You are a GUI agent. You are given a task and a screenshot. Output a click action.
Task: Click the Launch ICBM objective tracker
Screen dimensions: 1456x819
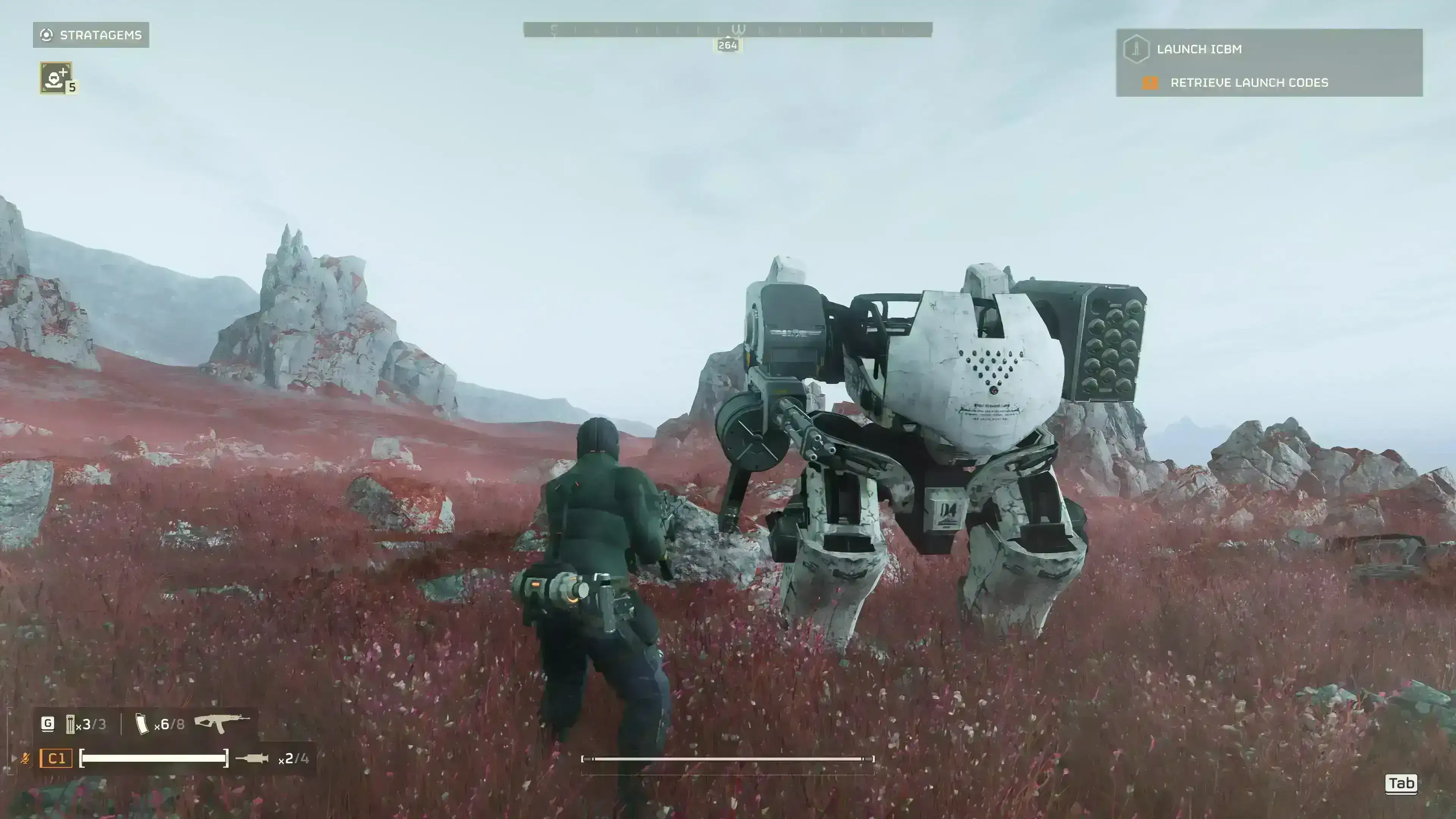1198,49
